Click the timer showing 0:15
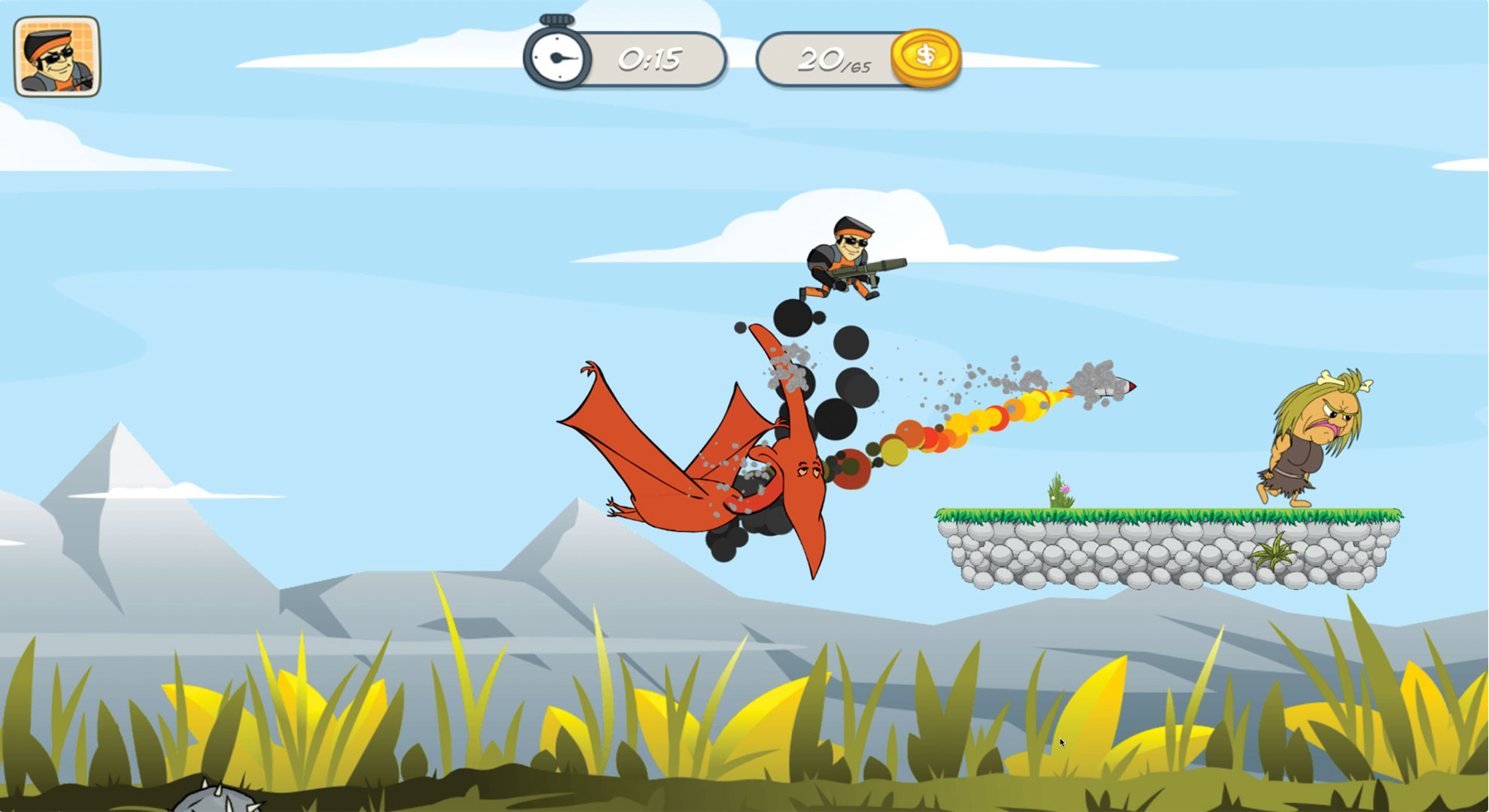Image resolution: width=1489 pixels, height=812 pixels. 648,57
